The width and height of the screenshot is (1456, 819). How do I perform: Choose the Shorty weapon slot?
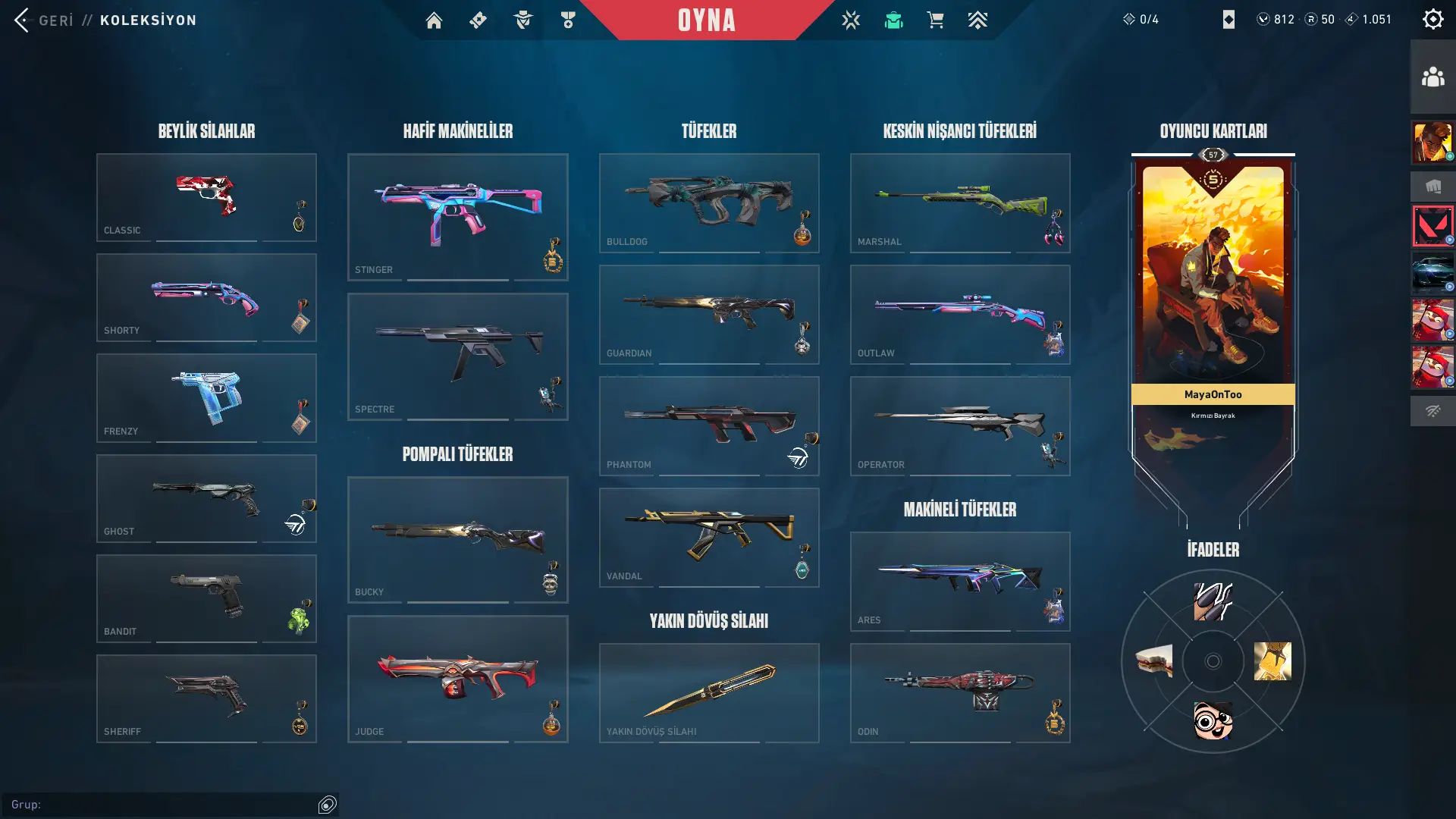pos(206,297)
